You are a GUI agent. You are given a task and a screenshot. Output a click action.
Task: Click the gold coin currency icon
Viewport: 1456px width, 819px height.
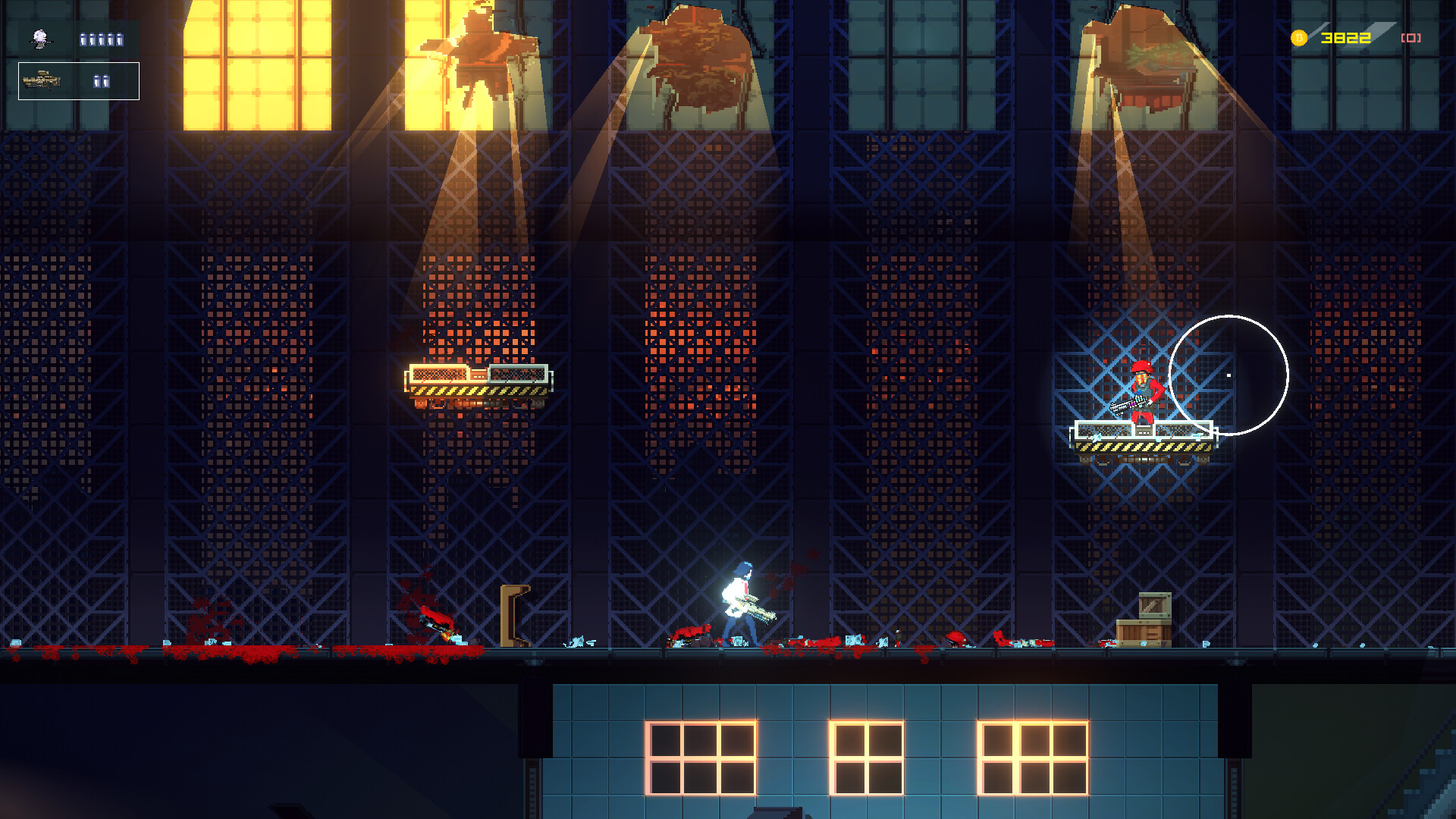tap(1299, 38)
